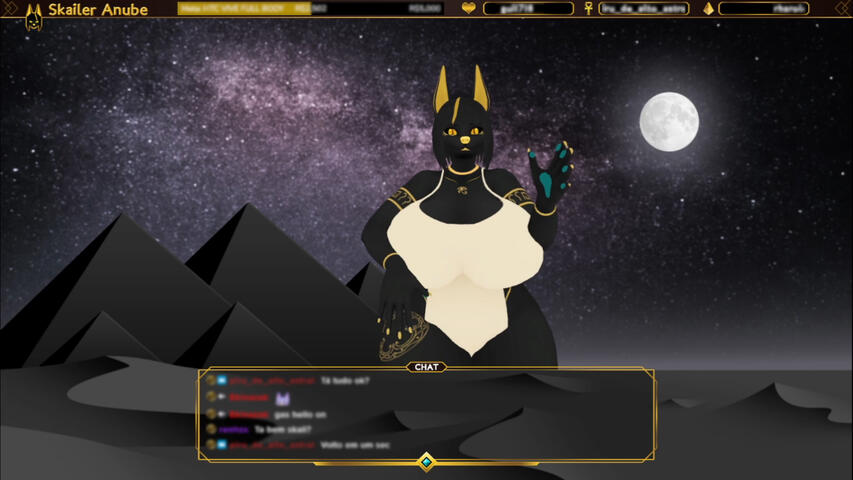Click the CHAT header label

click(426, 367)
